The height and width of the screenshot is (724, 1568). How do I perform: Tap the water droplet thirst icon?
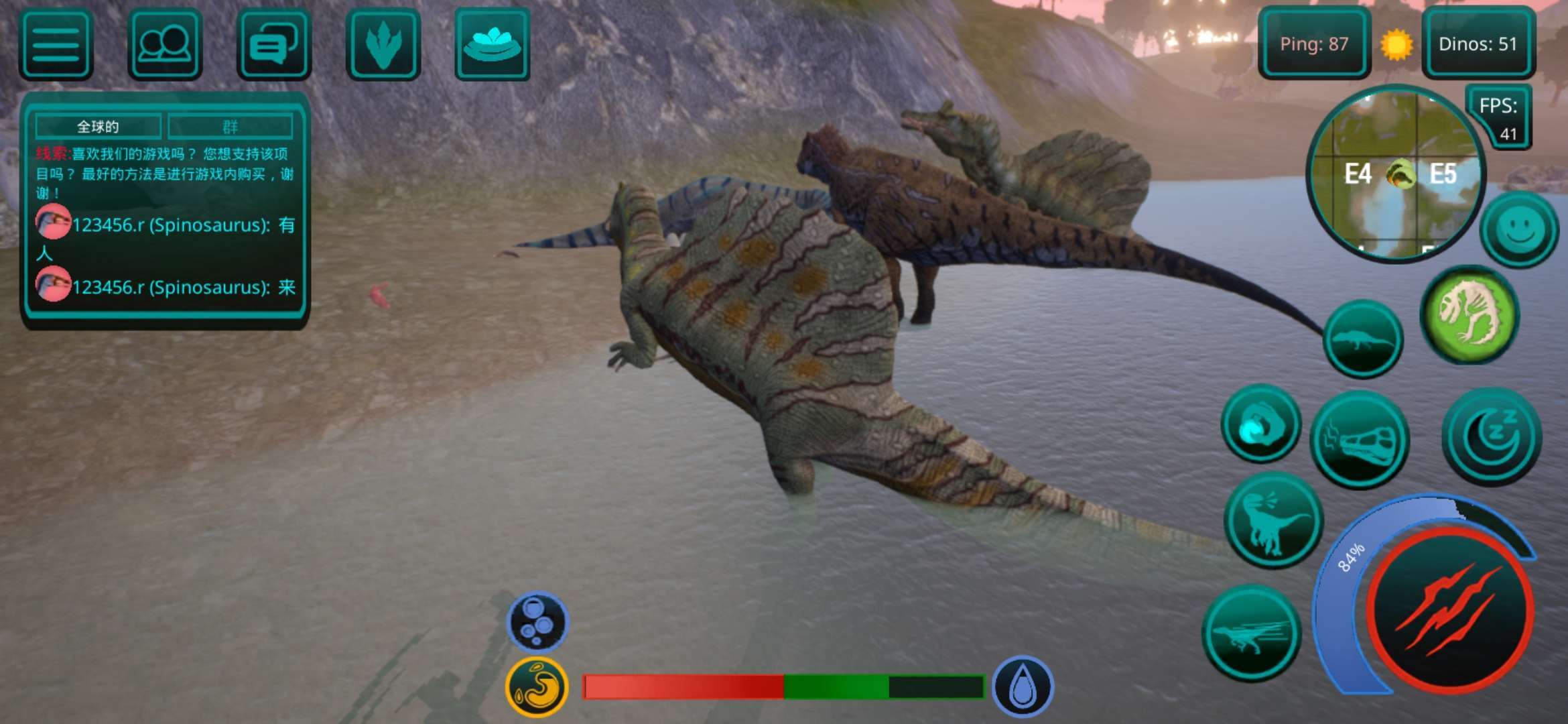coord(1022,687)
